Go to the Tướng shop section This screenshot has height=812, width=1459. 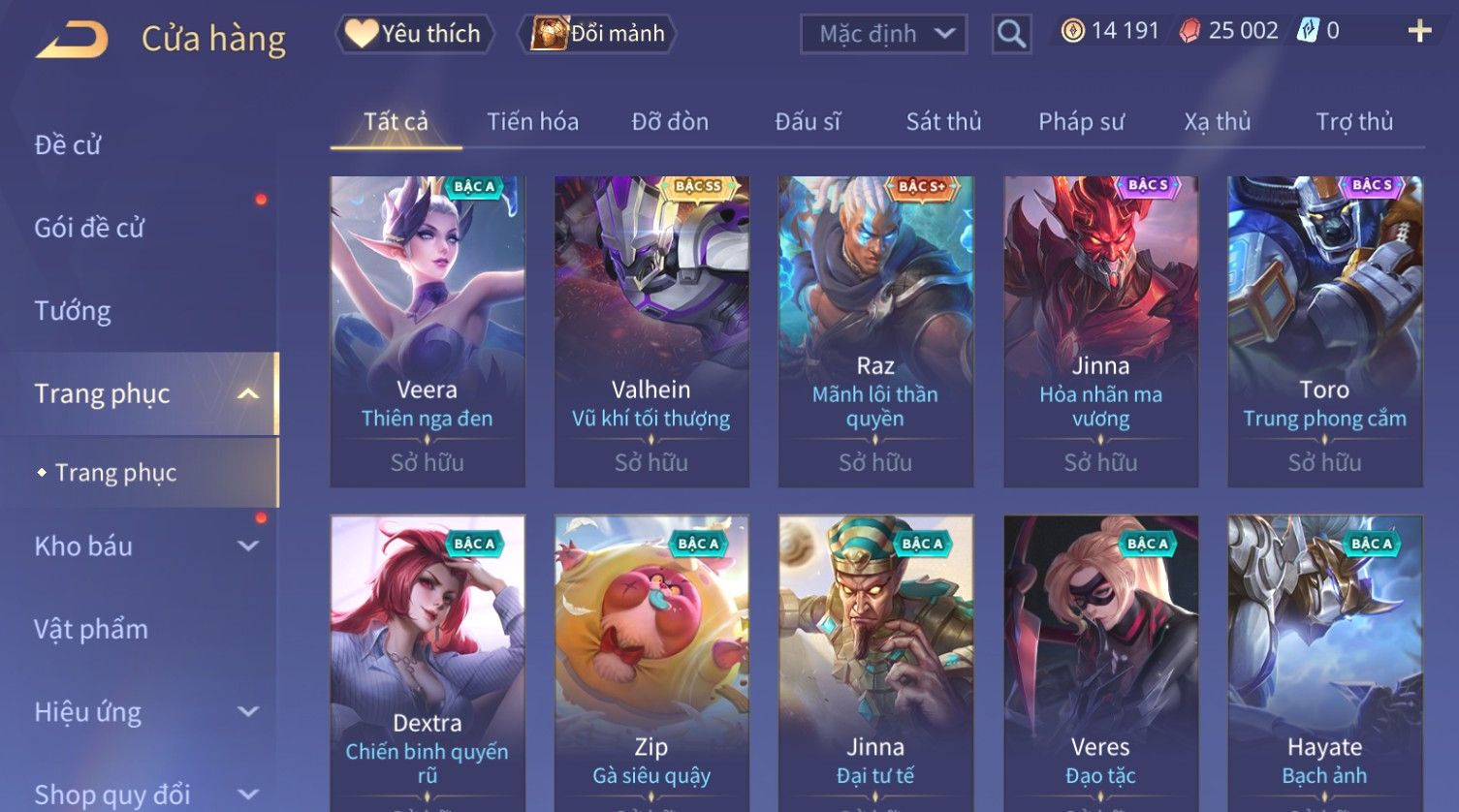click(73, 311)
